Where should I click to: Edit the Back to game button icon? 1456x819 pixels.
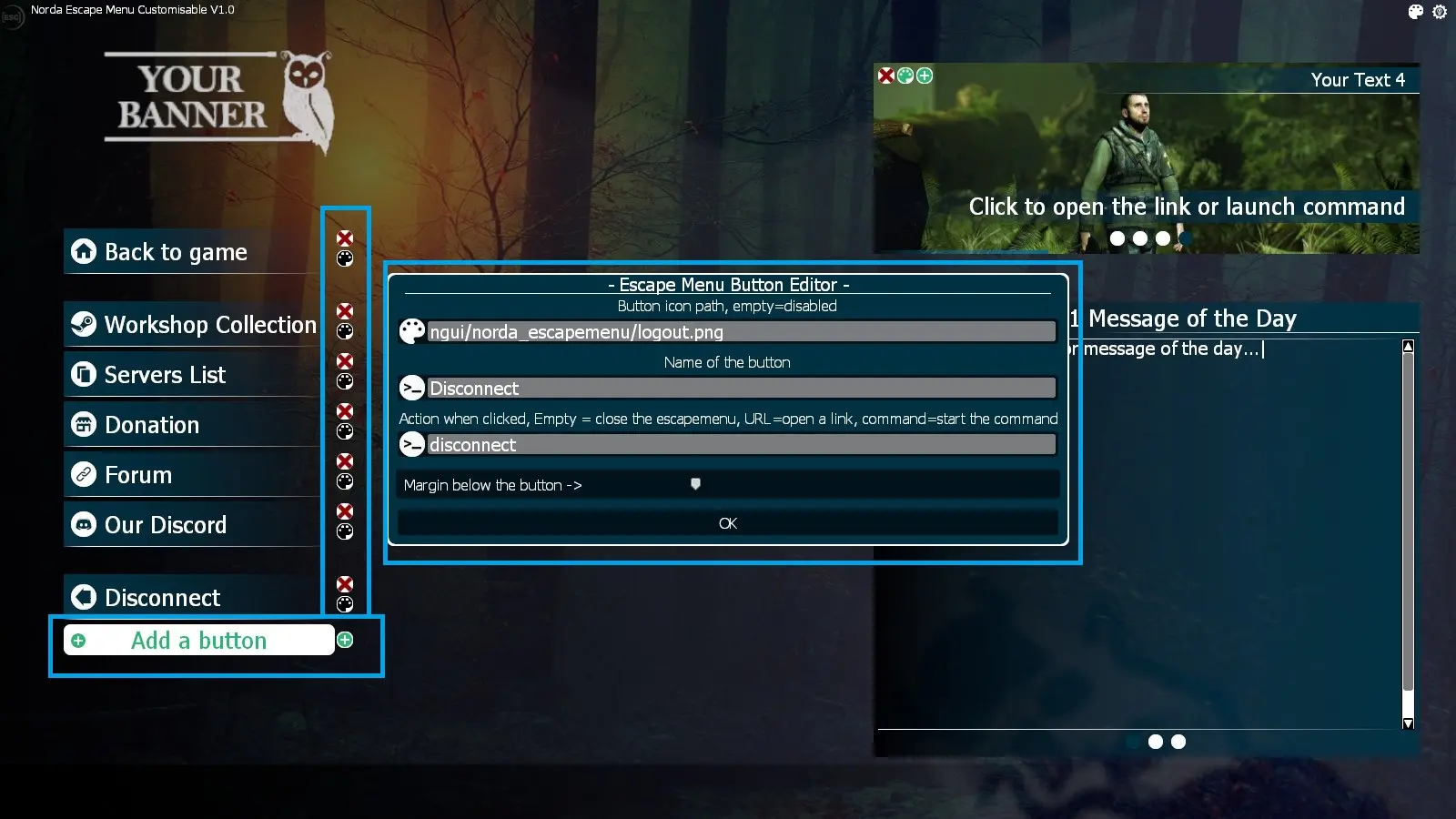344,259
